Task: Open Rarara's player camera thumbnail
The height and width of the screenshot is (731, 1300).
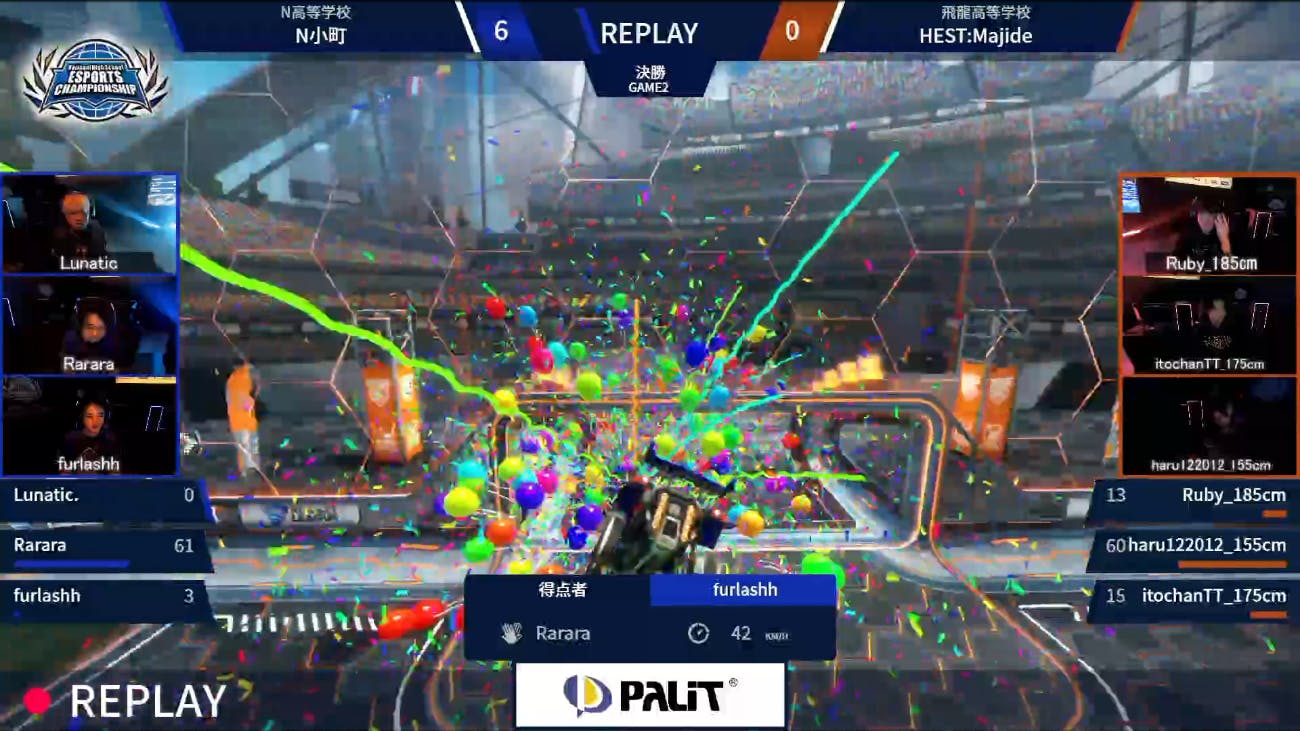Action: point(89,325)
